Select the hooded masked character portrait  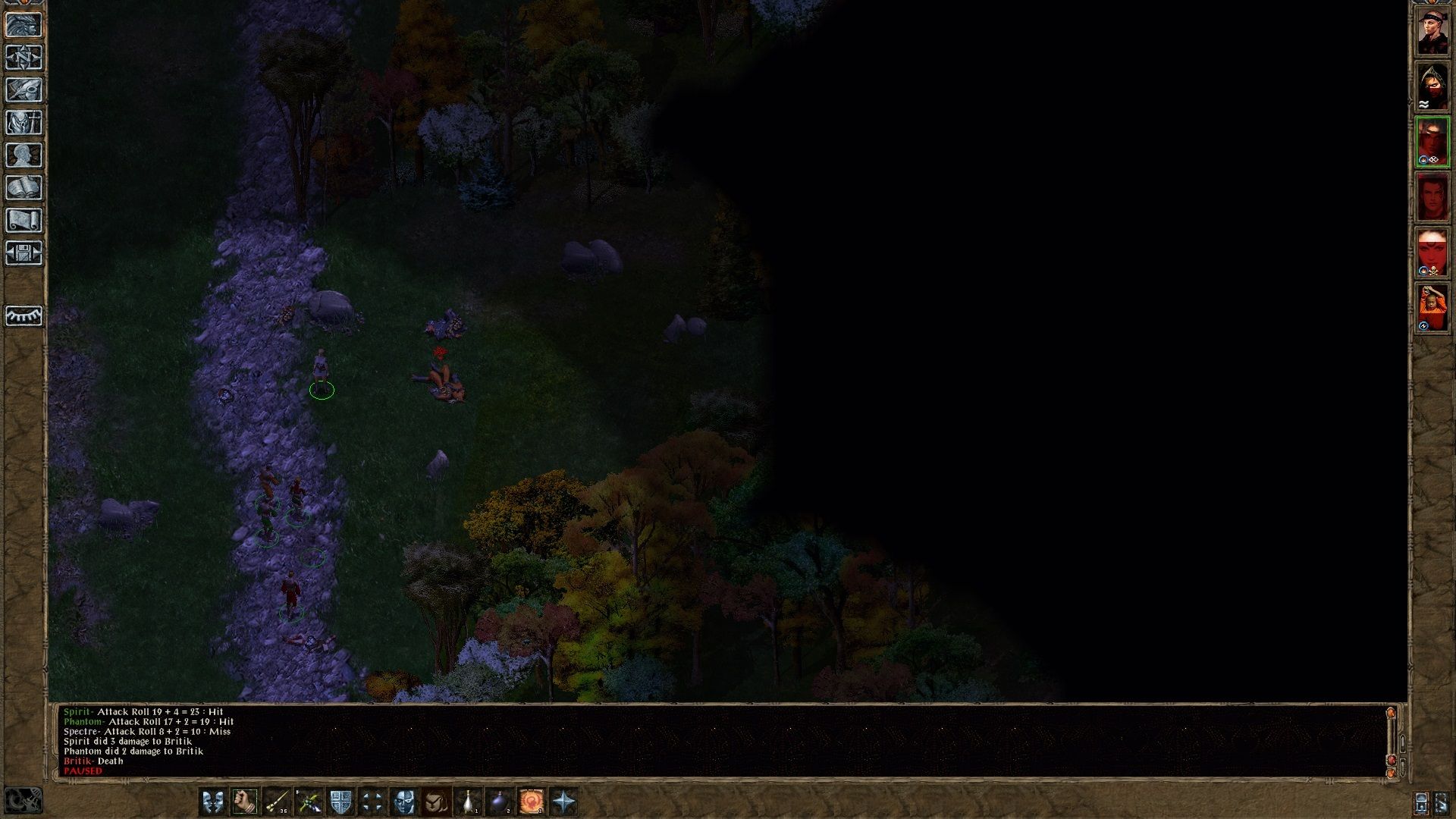point(1432,87)
